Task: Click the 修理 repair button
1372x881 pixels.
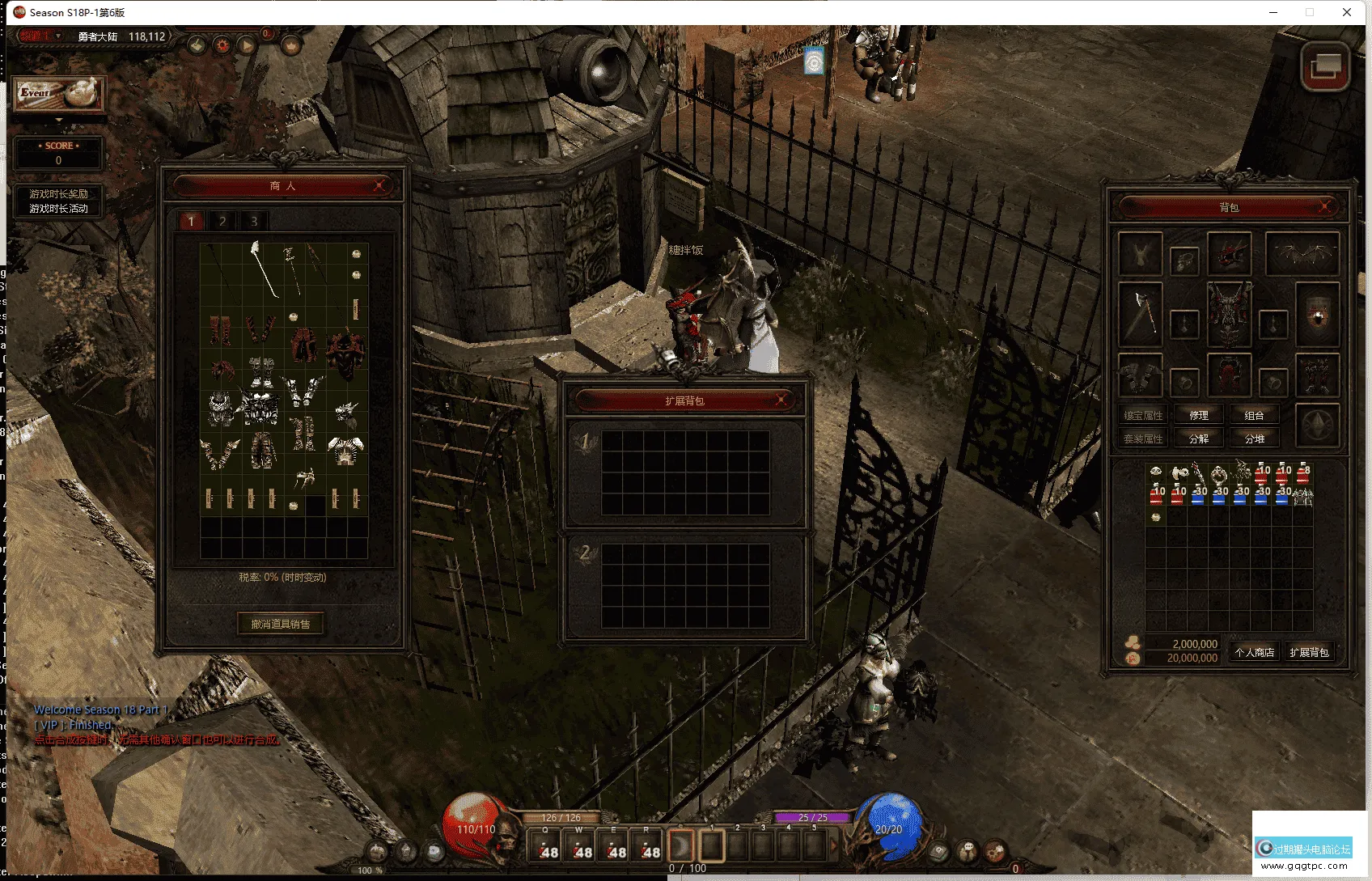Action: tap(1199, 415)
